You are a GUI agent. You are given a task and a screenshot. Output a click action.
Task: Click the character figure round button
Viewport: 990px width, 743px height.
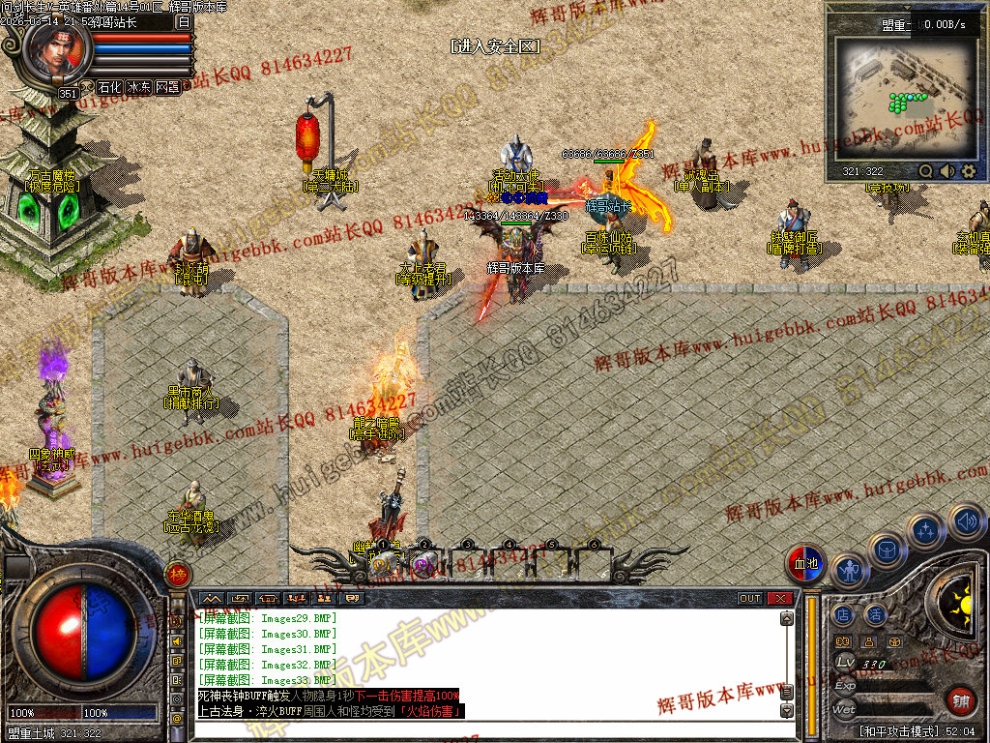848,572
